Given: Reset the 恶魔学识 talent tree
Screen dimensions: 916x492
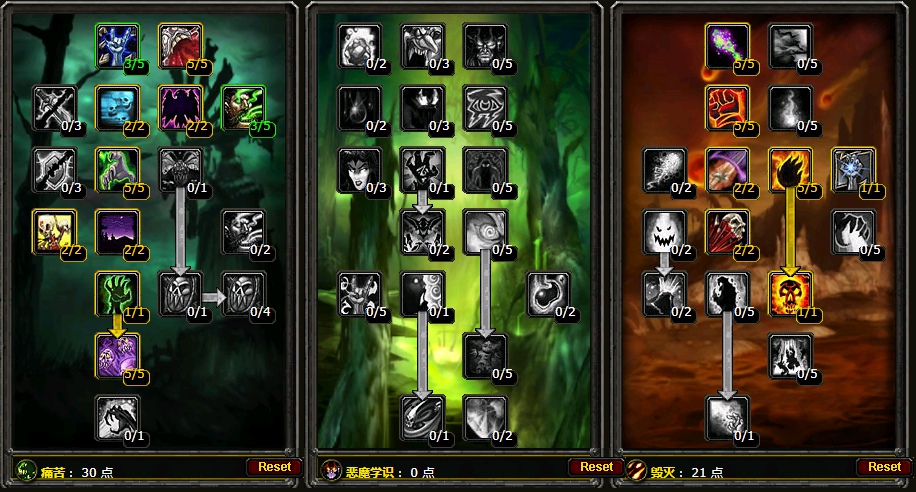Looking at the screenshot, I should pos(596,467).
